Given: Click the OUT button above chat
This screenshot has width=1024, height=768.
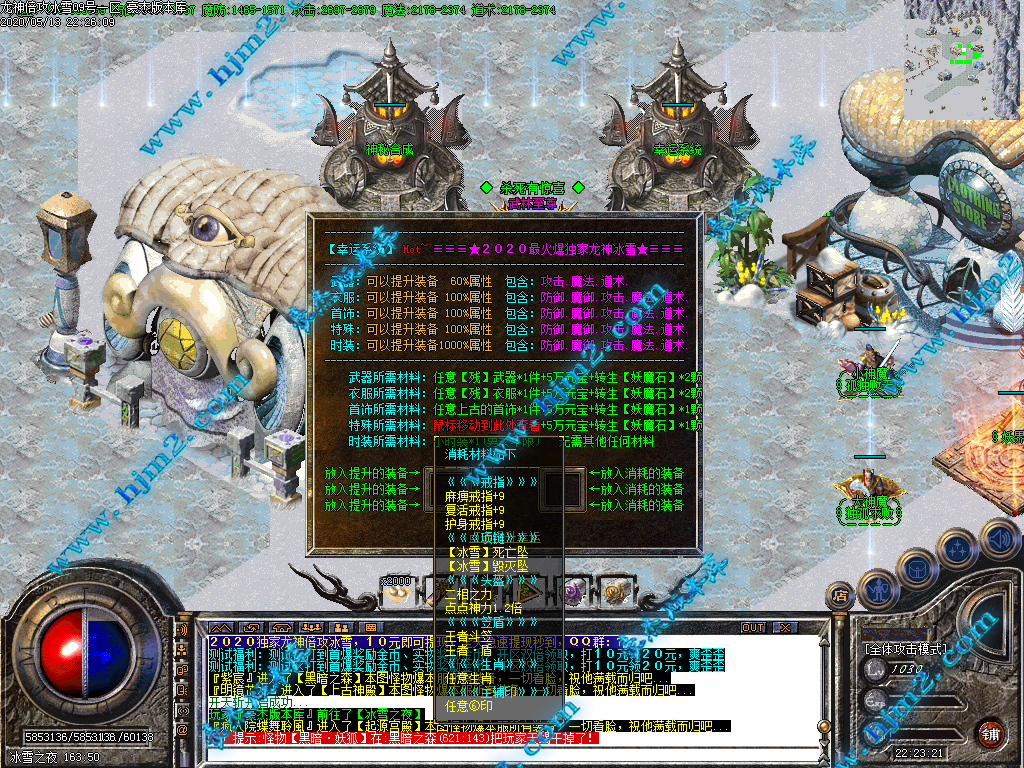Looking at the screenshot, I should [x=753, y=627].
